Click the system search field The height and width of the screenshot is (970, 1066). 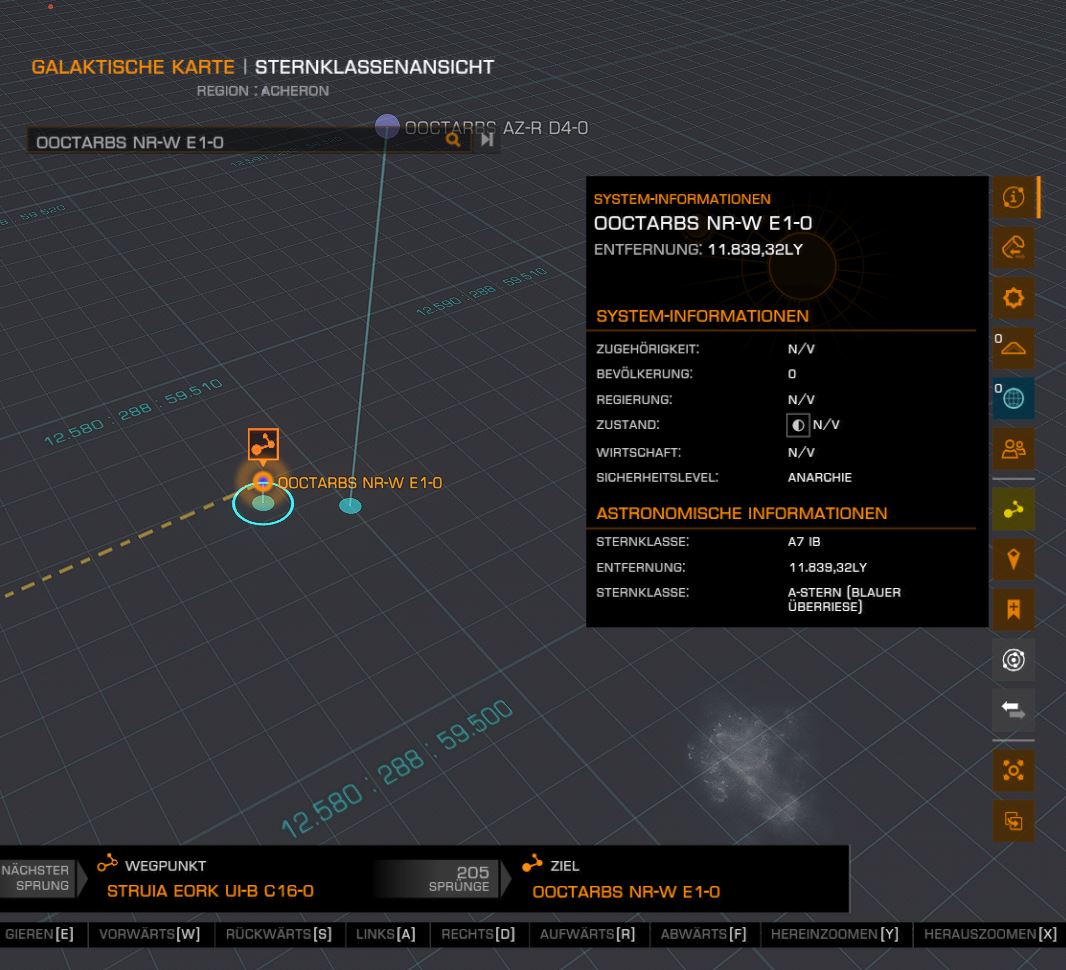click(x=230, y=142)
